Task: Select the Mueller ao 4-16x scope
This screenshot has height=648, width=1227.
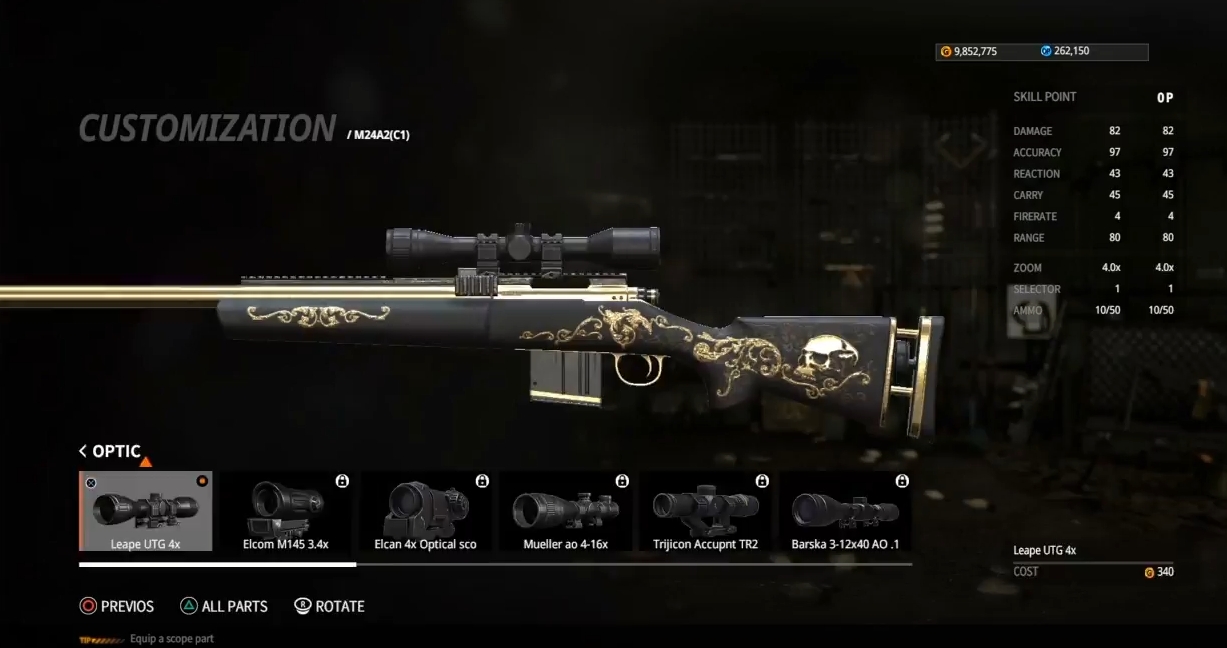Action: click(x=566, y=511)
